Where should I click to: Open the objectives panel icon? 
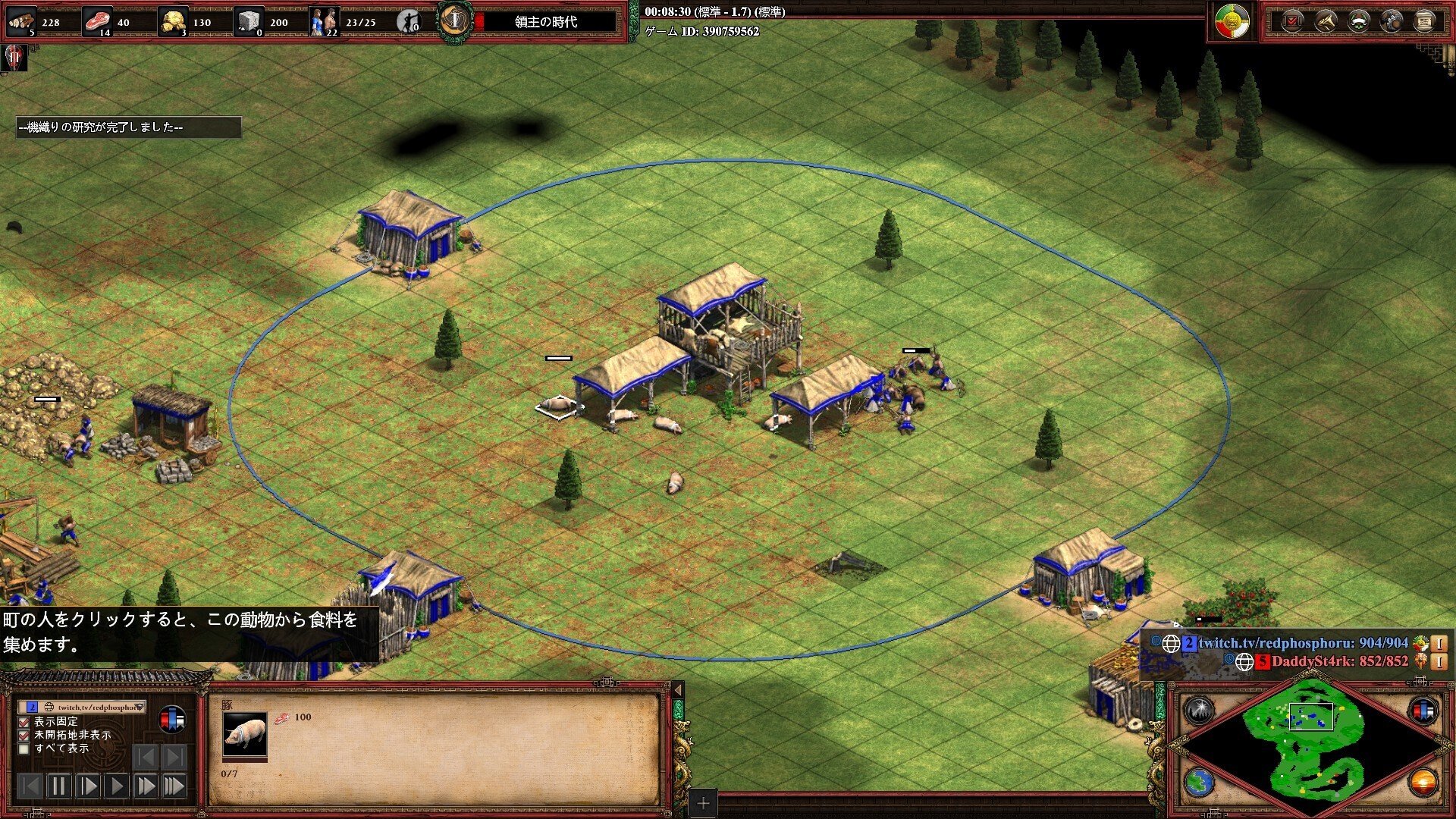click(x=1291, y=20)
